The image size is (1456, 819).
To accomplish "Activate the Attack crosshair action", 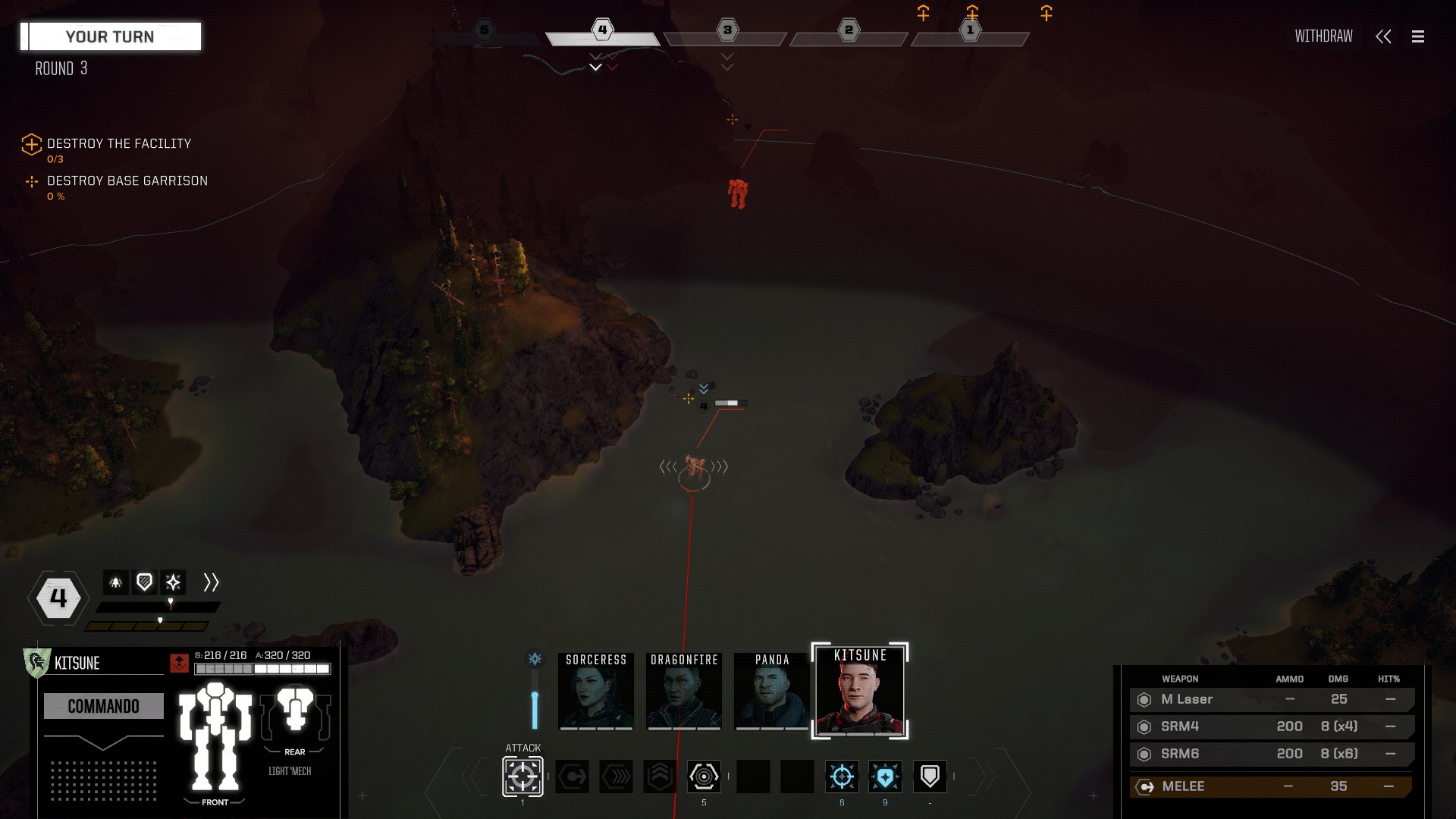I will [522, 777].
